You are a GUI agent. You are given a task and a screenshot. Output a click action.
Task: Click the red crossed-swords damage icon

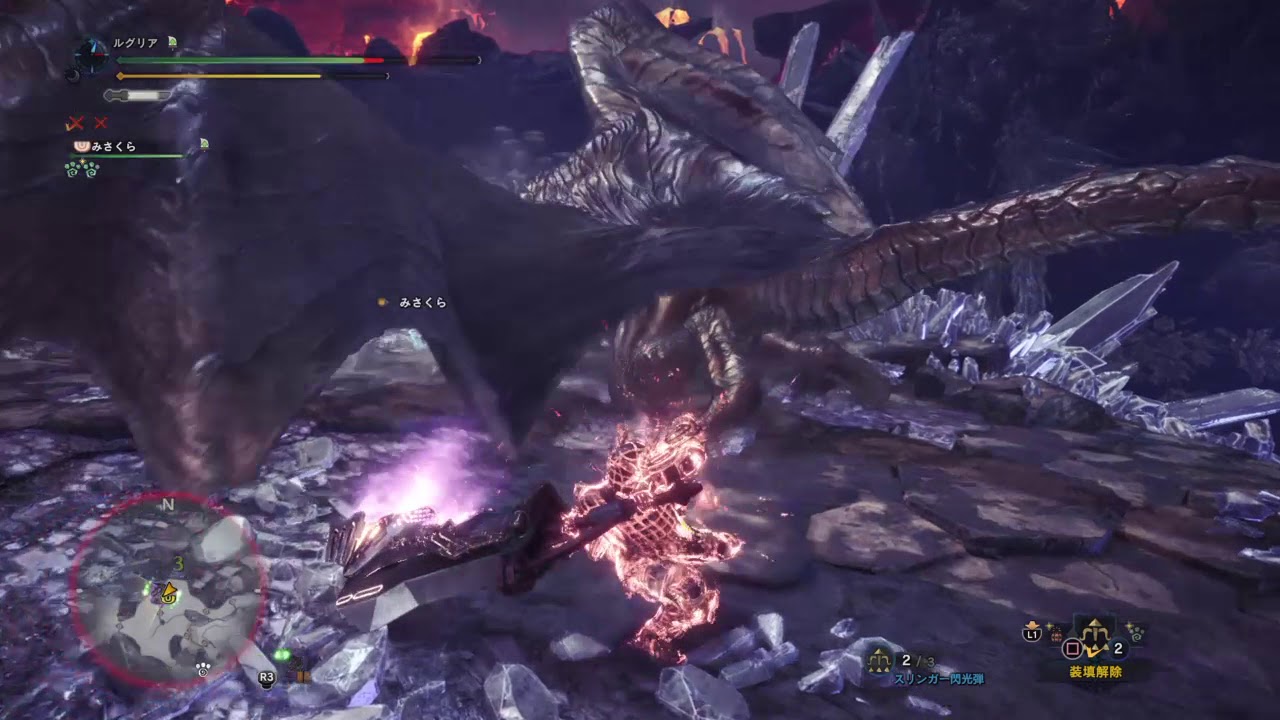[75, 123]
